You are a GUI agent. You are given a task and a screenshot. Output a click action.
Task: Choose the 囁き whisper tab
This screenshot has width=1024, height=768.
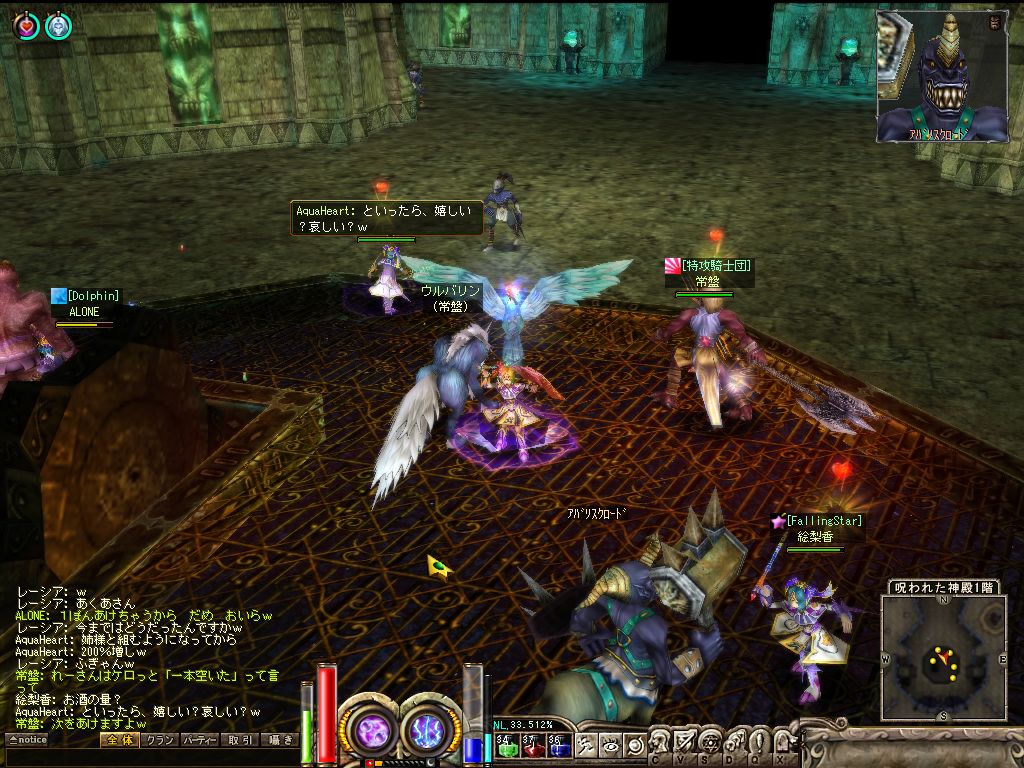pyautogui.click(x=281, y=740)
